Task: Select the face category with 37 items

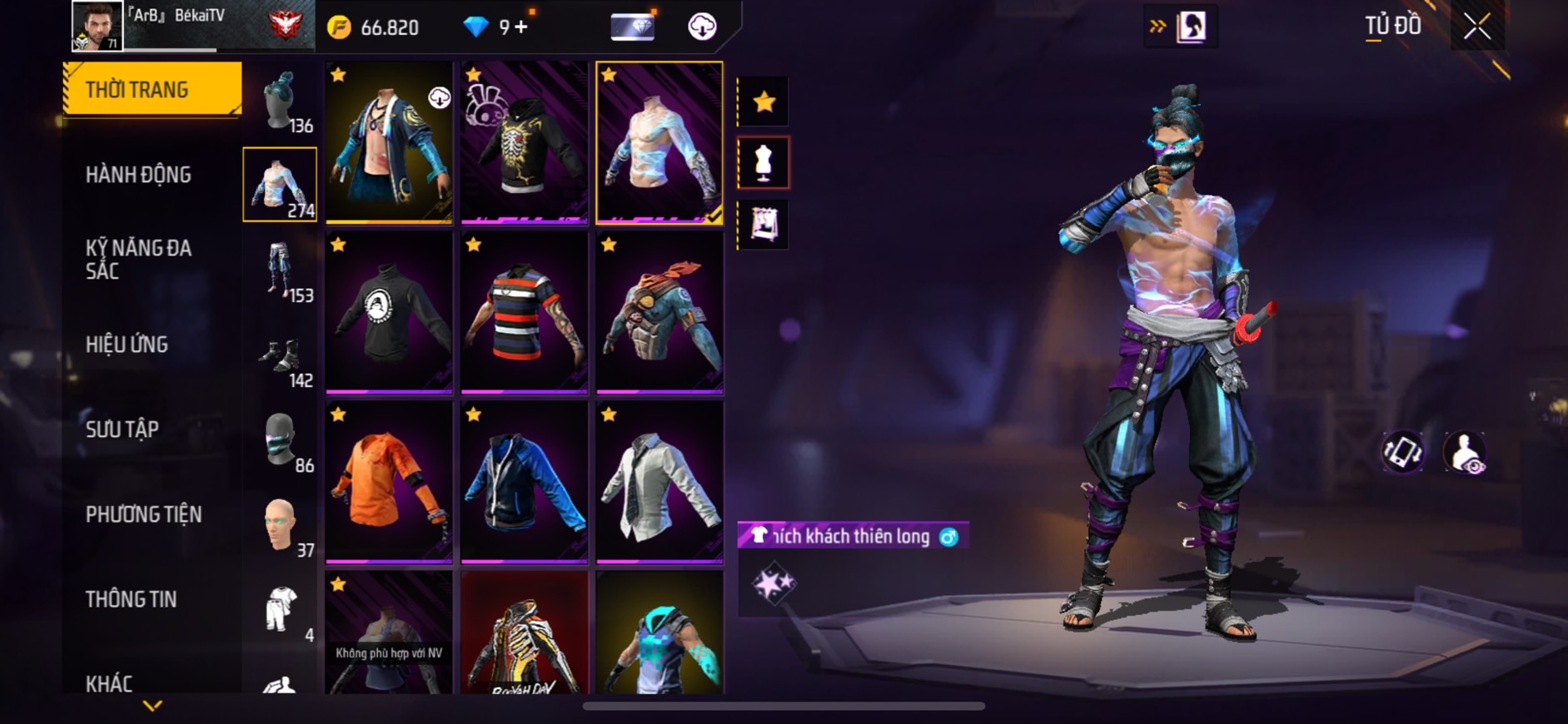Action: 281,526
